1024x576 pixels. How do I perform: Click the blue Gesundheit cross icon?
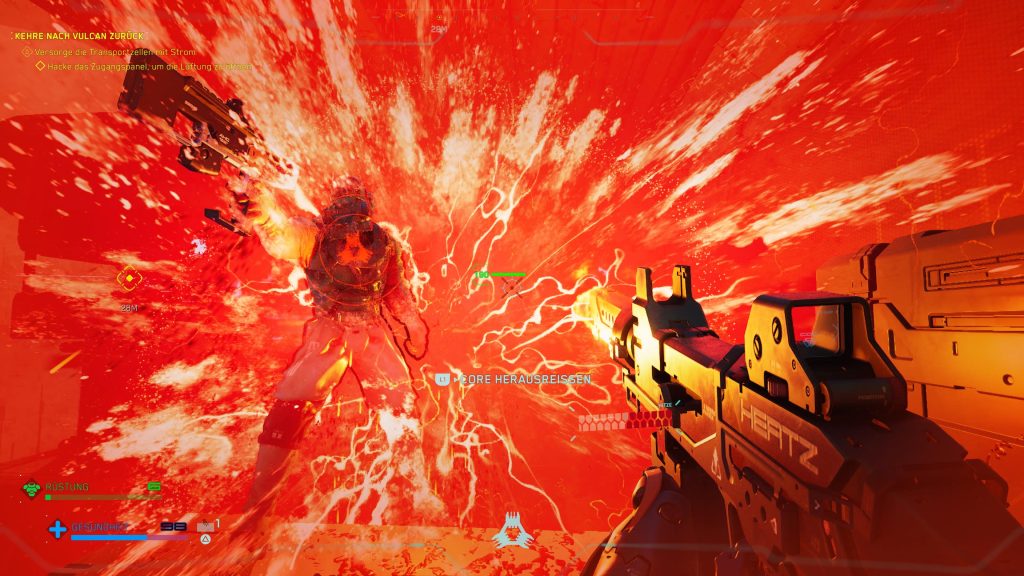57,529
